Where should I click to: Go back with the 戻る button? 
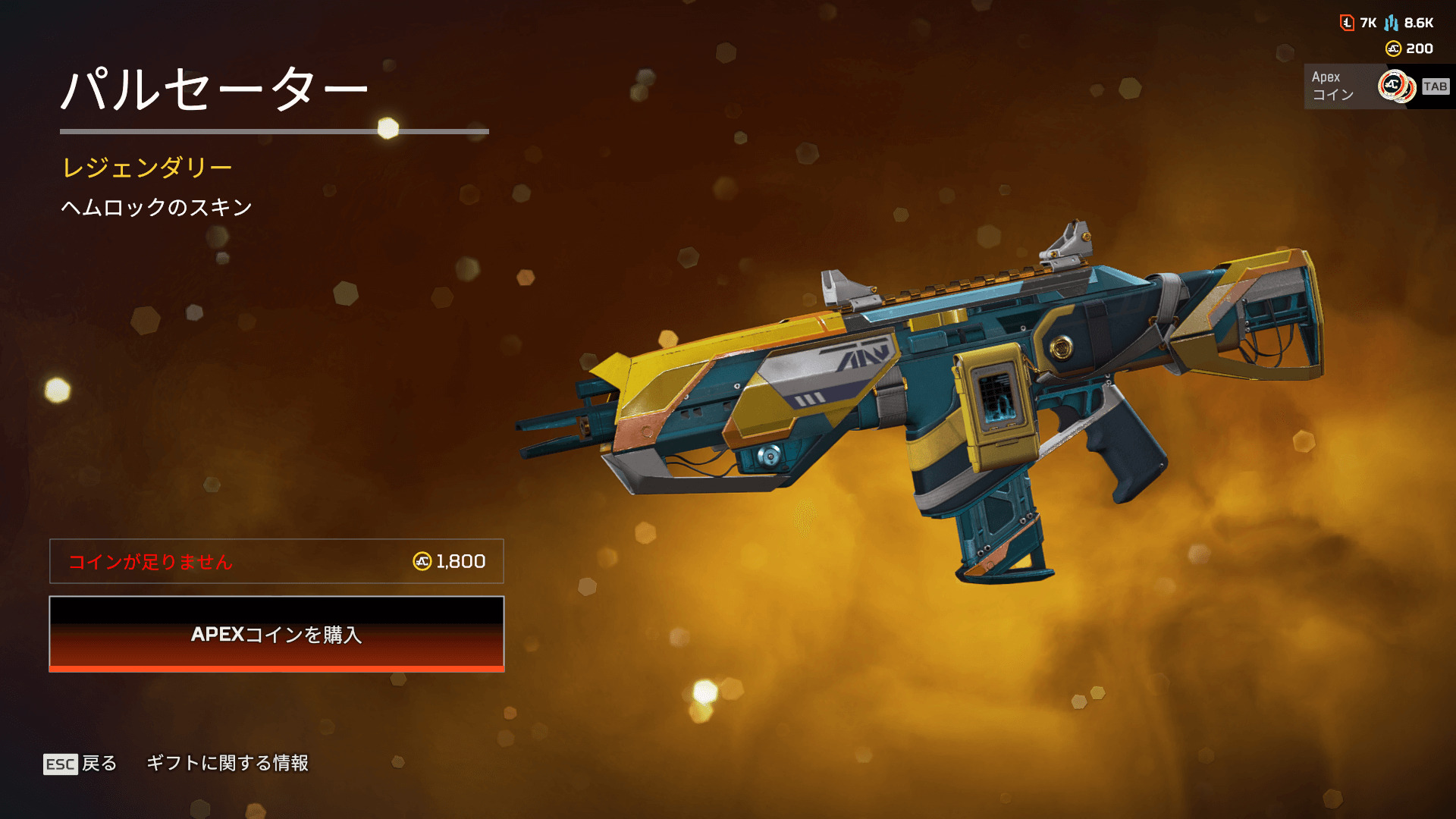tap(81, 763)
